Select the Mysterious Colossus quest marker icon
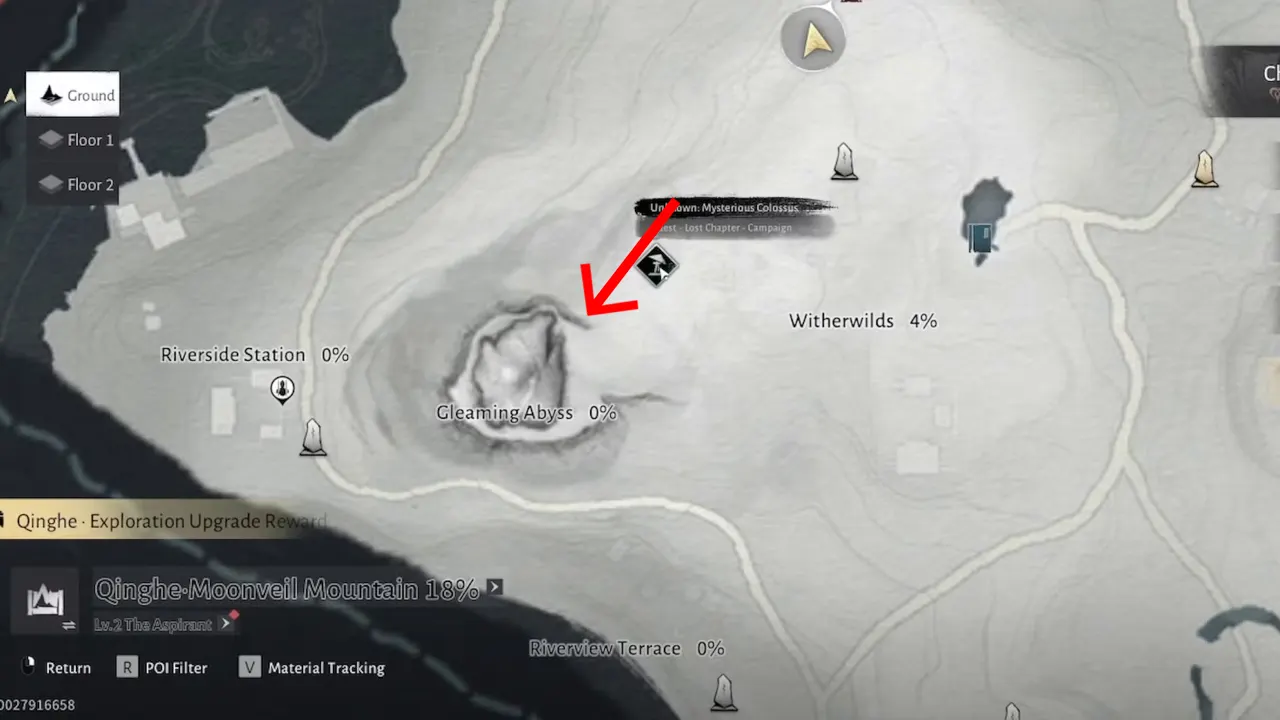Image resolution: width=1280 pixels, height=720 pixels. 658,265
